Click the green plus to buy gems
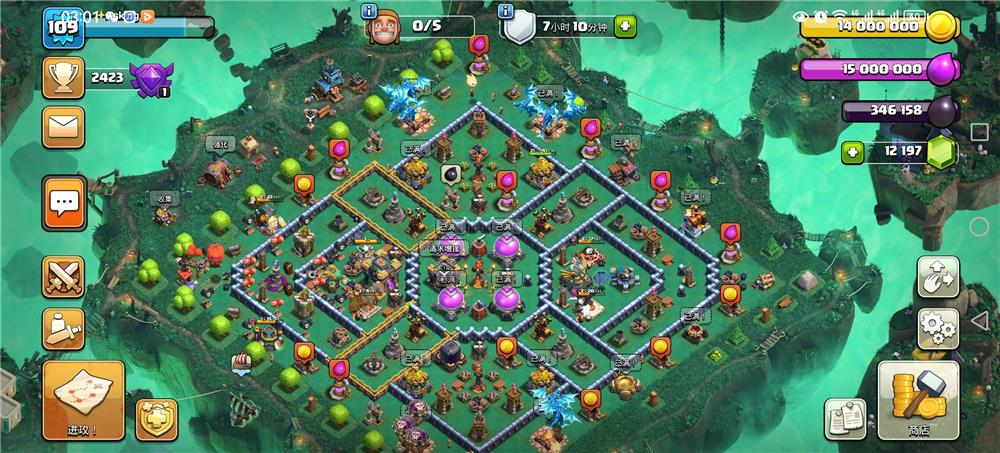Screen dimensions: 1000x453 pyautogui.click(x=852, y=153)
